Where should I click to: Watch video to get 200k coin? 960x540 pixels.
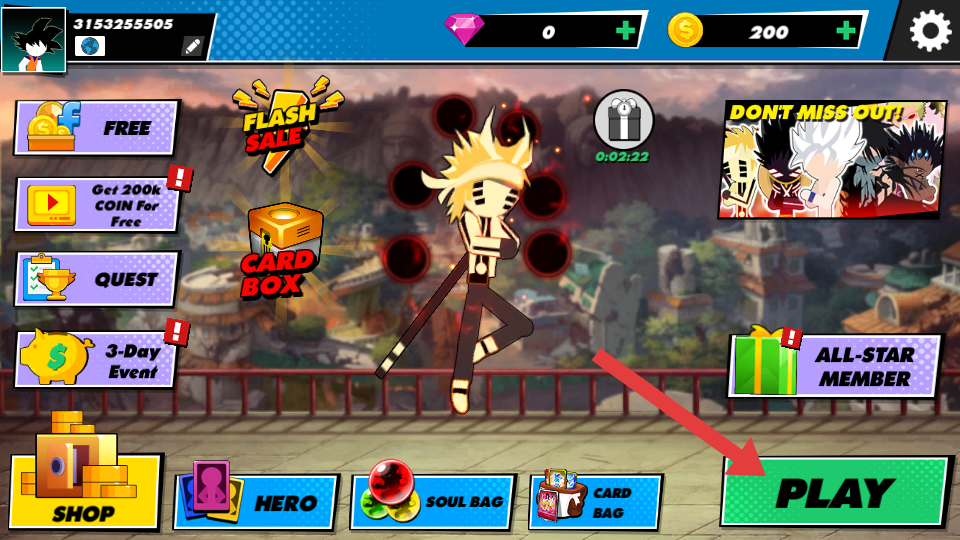pos(97,204)
